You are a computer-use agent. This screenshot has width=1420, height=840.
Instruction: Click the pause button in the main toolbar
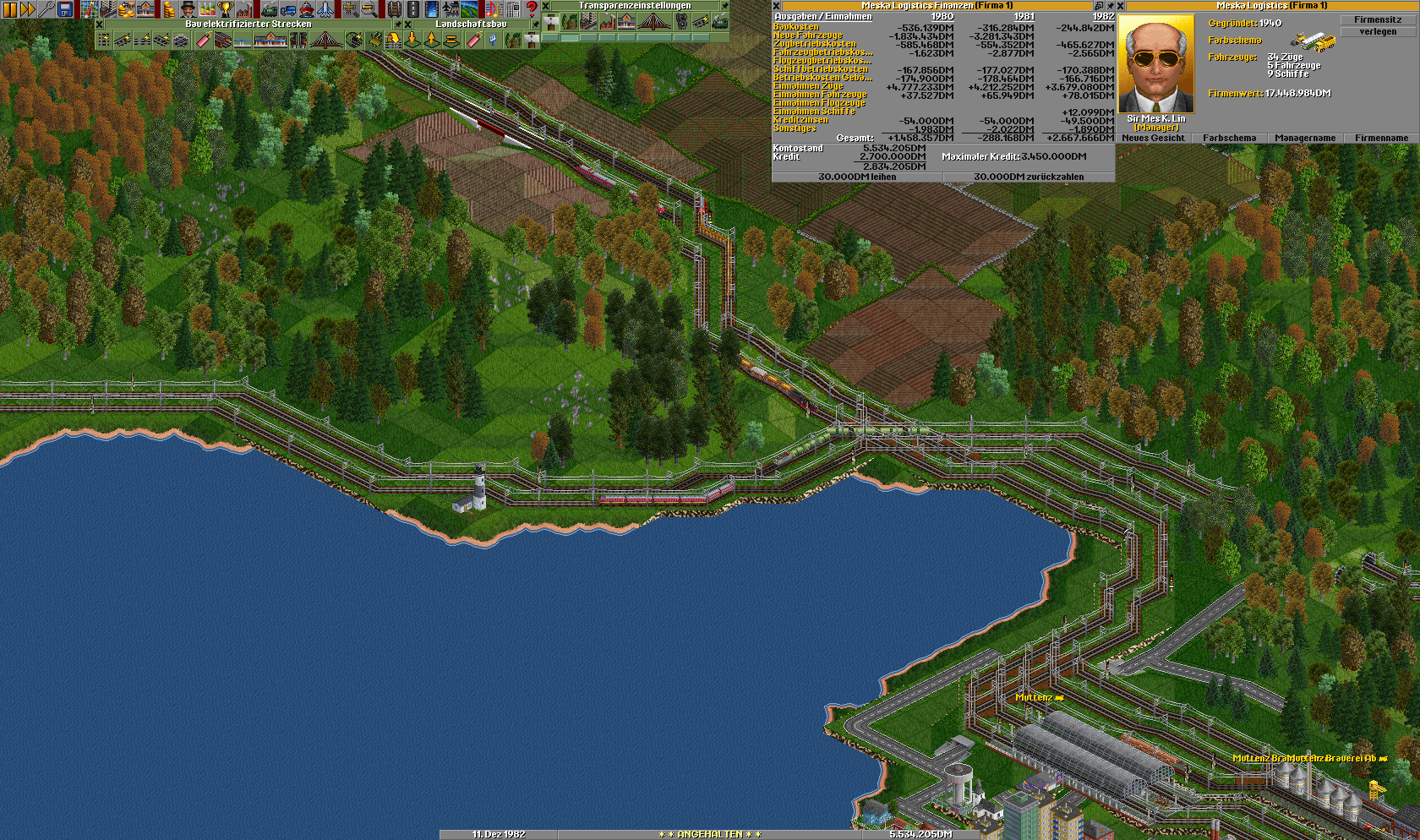(x=9, y=9)
